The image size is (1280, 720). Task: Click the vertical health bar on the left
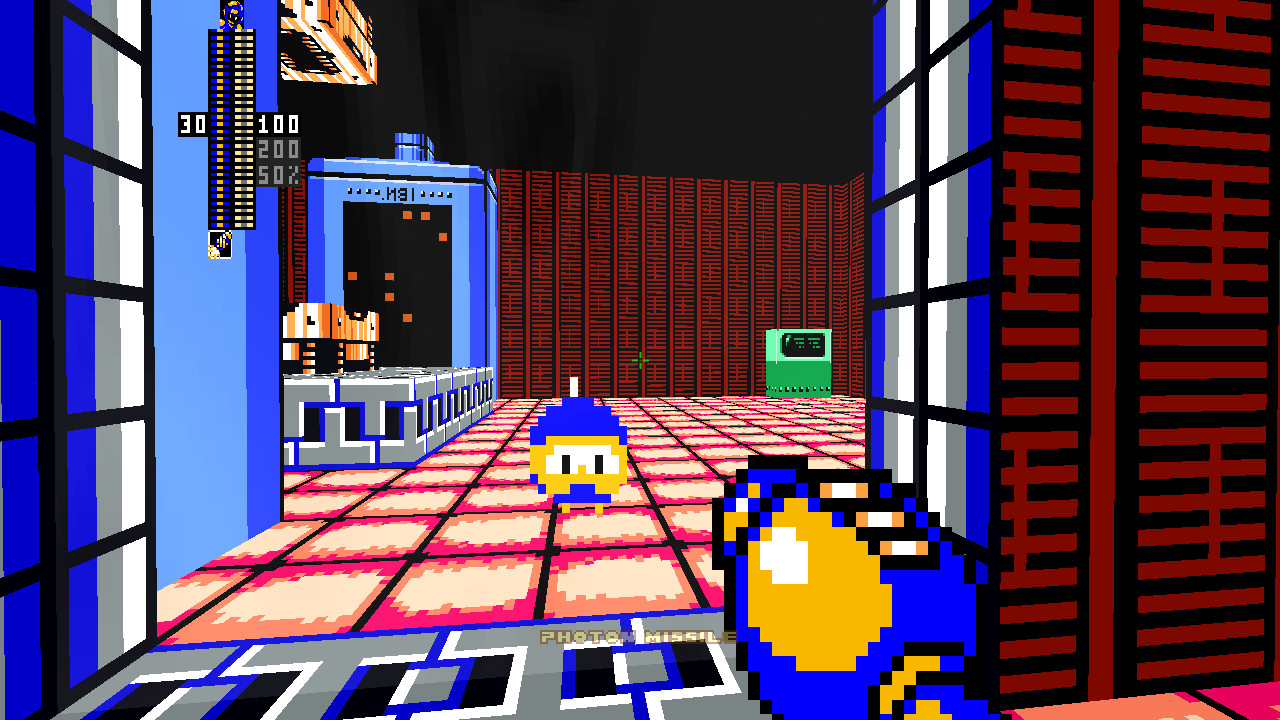[222, 130]
